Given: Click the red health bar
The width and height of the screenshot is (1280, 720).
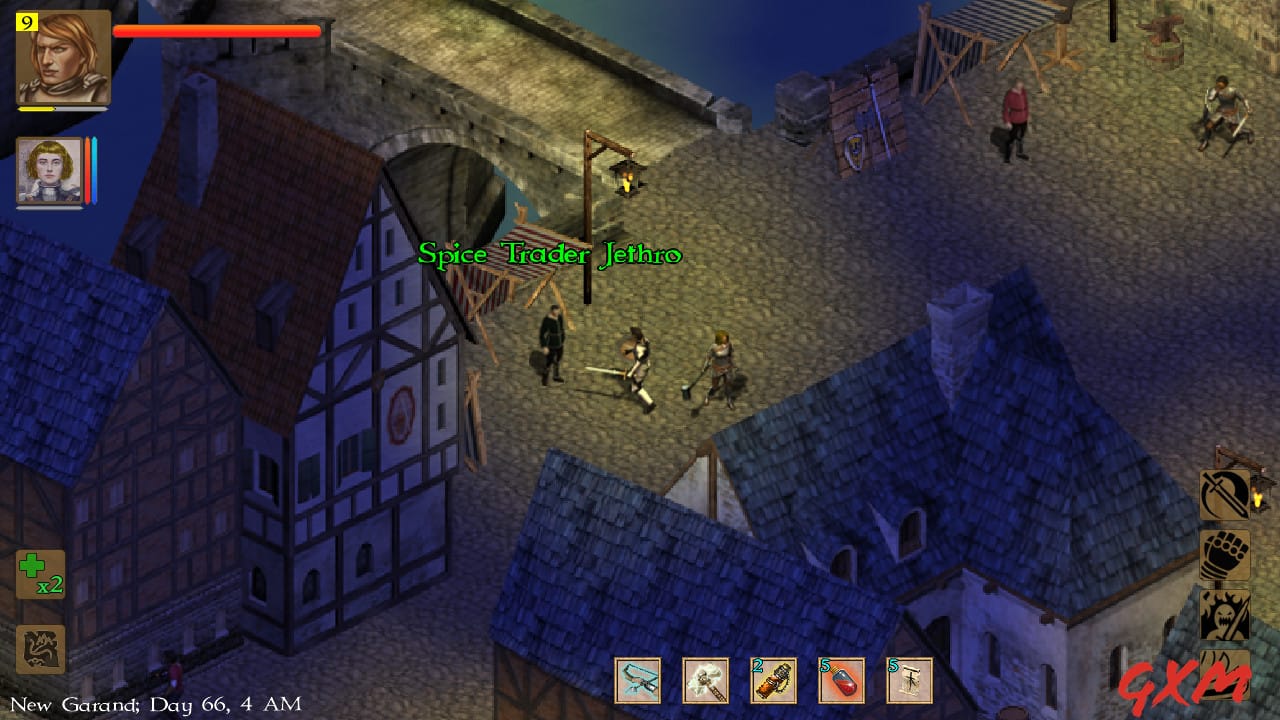Looking at the screenshot, I should point(215,32).
